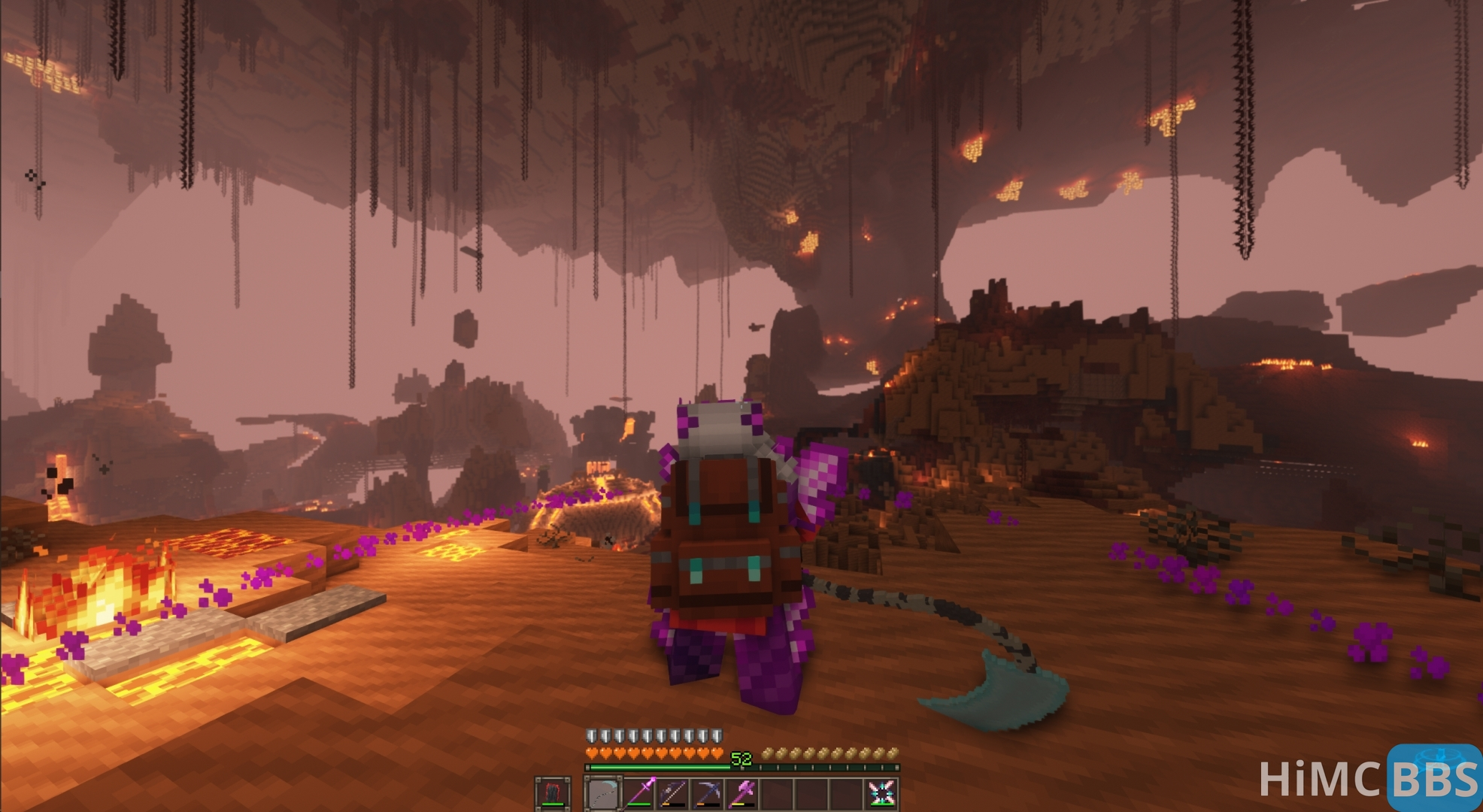Select the pink sword hotbar slot
Screen dimensions: 1483x812
(639, 794)
